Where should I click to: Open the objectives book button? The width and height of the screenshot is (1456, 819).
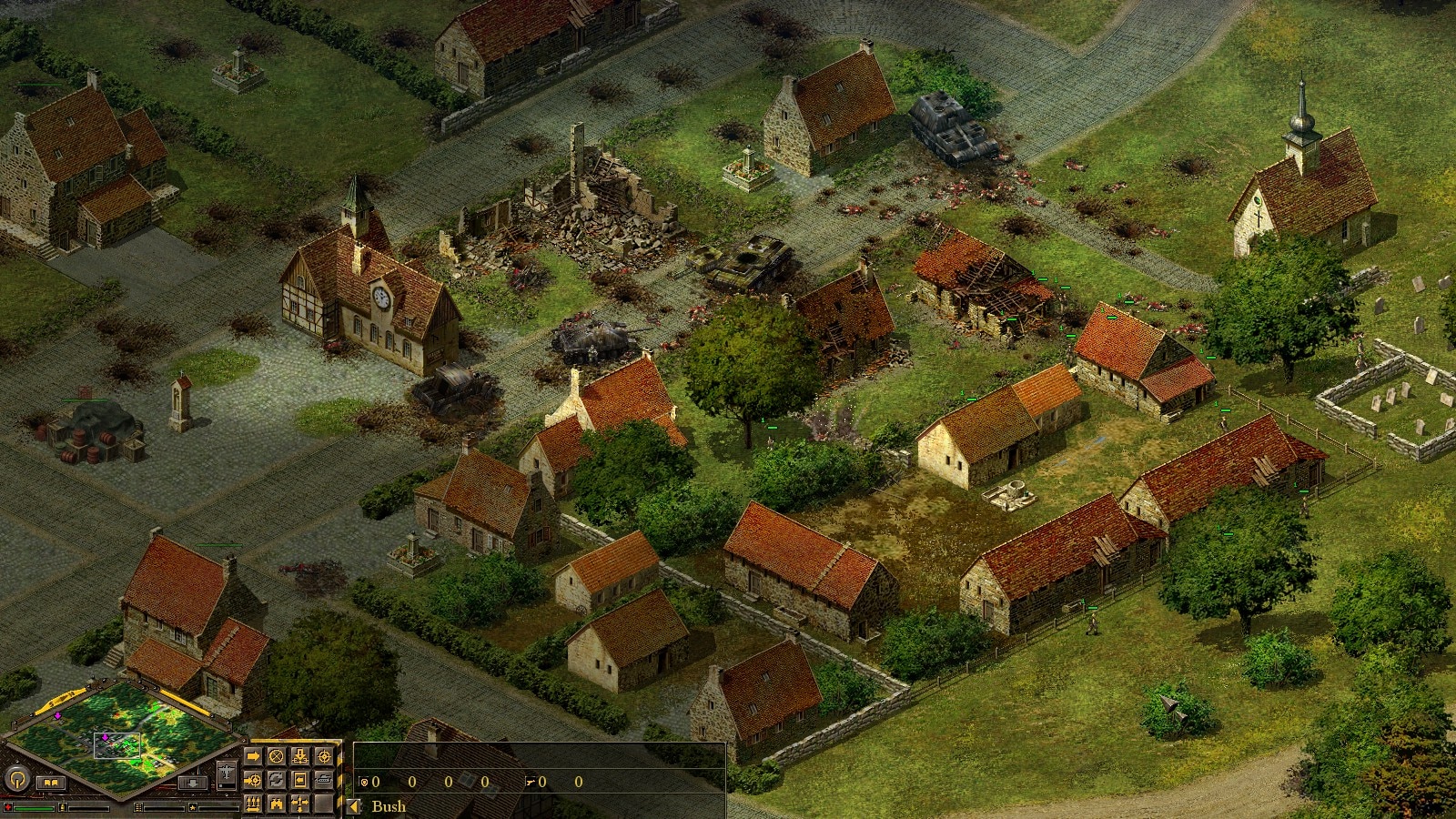tap(51, 783)
